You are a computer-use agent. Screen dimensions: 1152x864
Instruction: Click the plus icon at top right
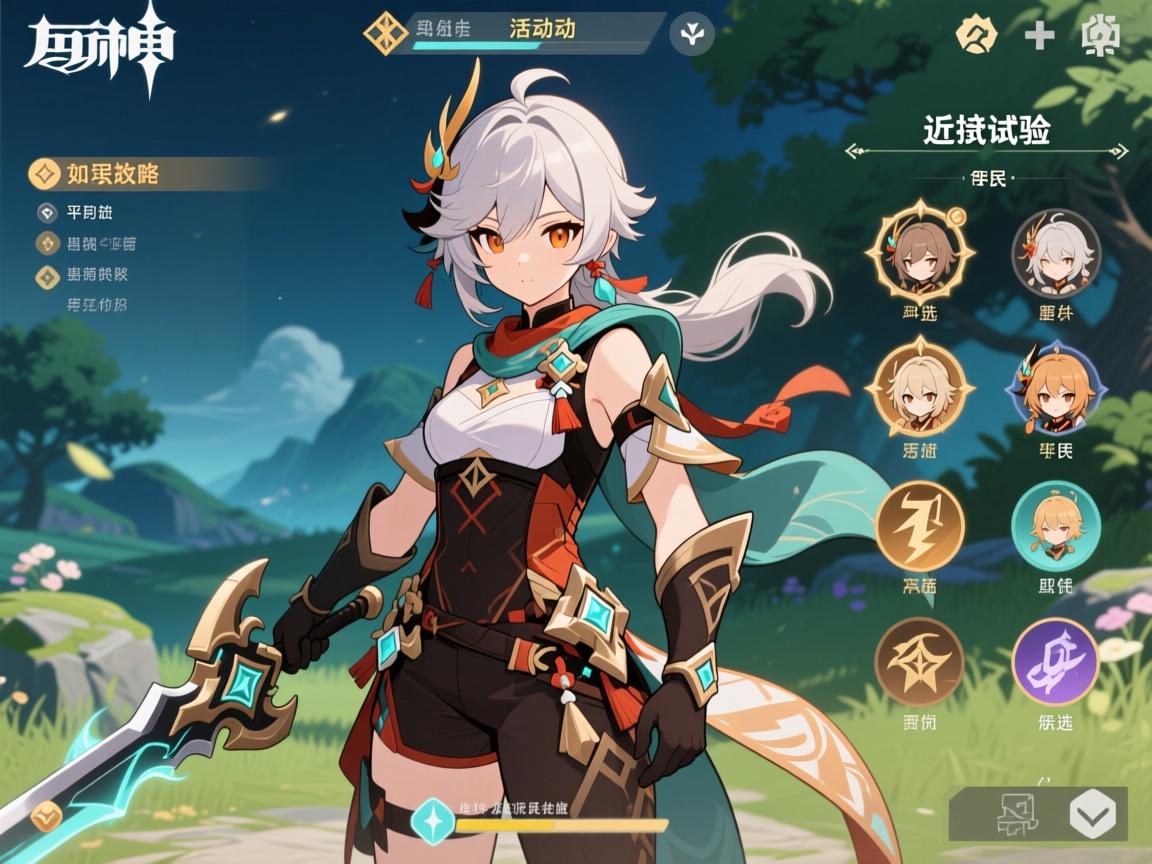pos(1040,36)
